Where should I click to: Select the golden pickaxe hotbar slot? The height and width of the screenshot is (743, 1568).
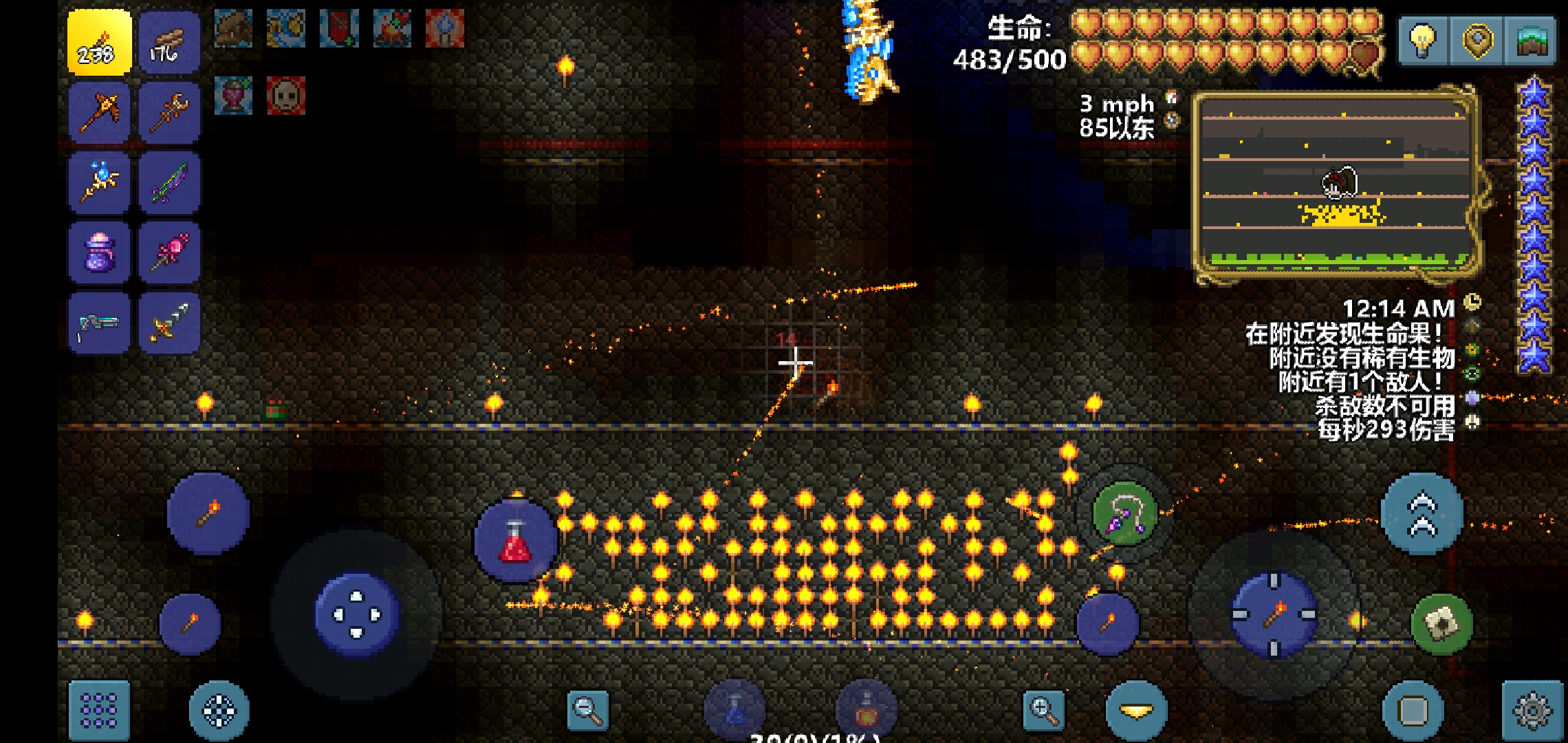coord(99,113)
